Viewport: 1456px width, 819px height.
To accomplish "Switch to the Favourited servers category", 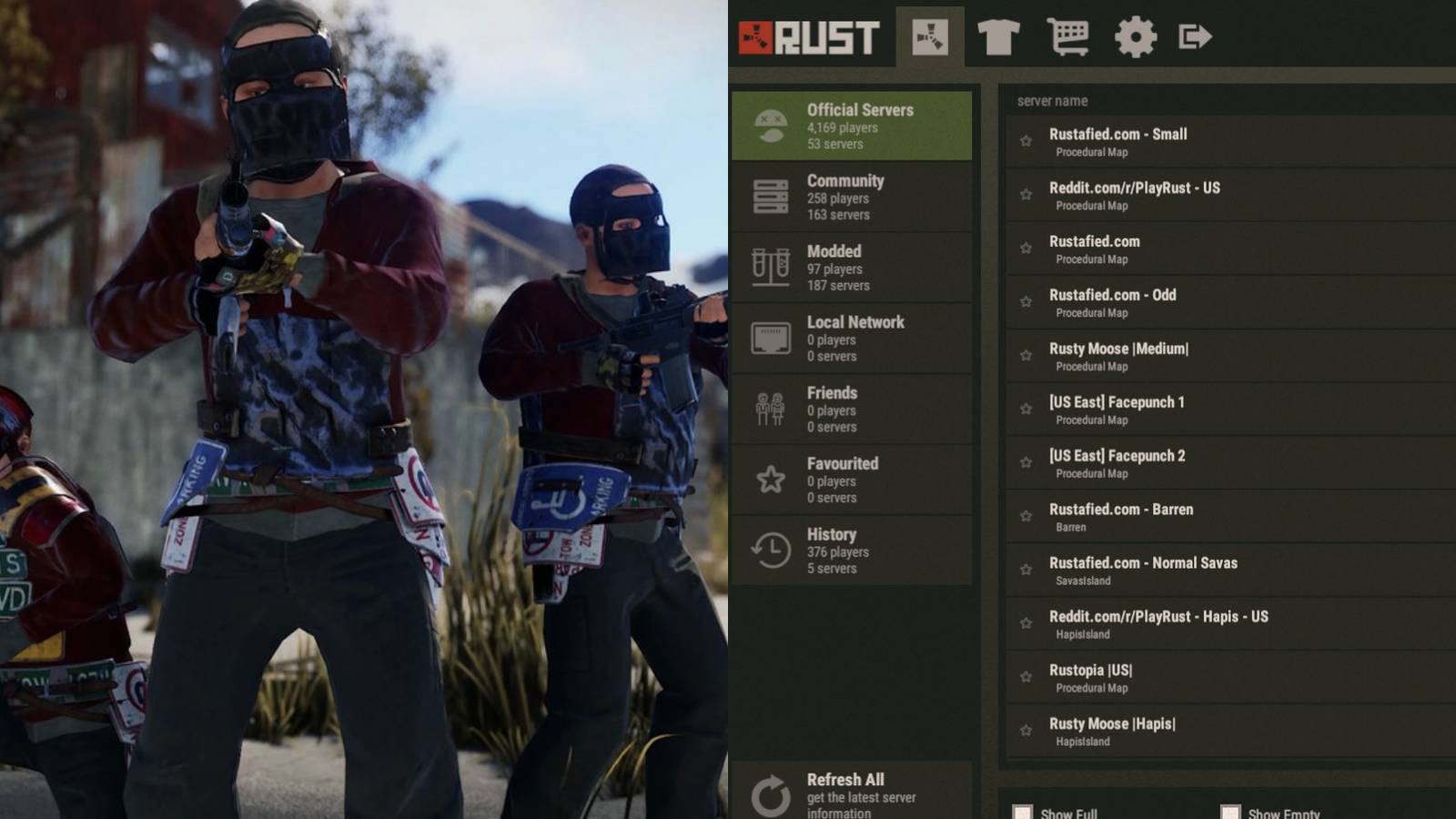I will coord(853,480).
